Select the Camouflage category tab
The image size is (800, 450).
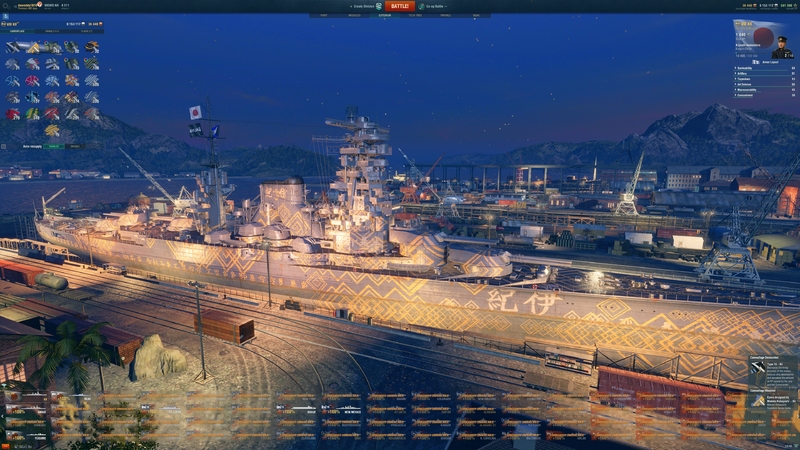coord(20,31)
